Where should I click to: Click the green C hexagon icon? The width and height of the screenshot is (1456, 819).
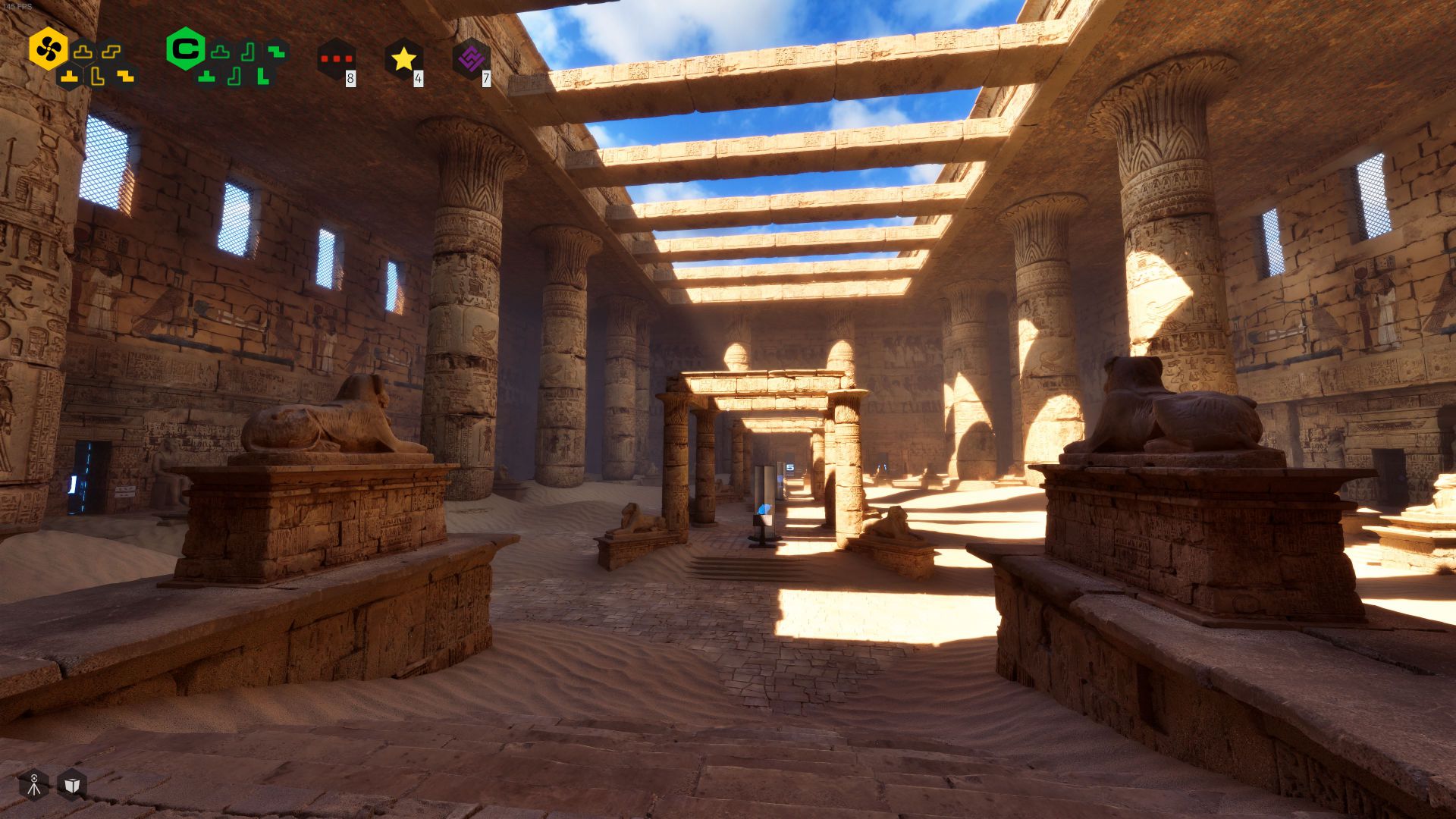pyautogui.click(x=185, y=49)
